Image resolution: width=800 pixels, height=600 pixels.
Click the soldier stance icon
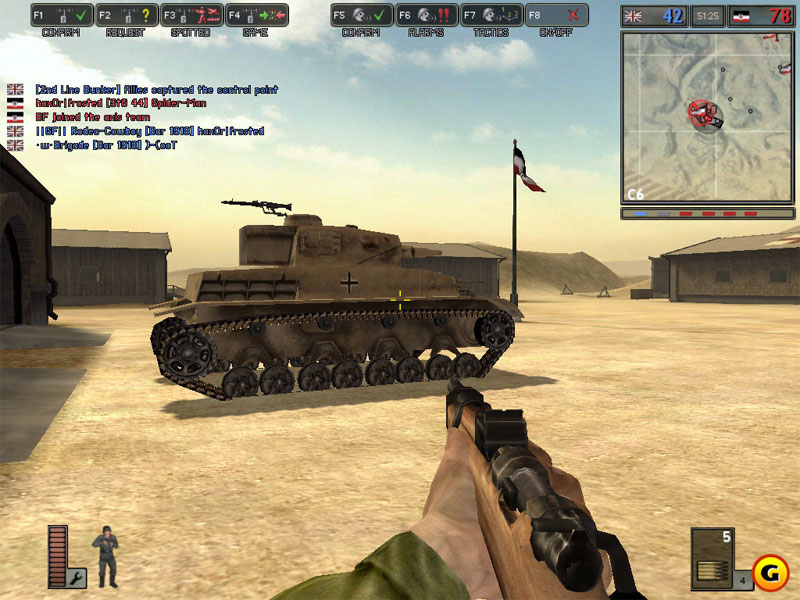tap(105, 556)
